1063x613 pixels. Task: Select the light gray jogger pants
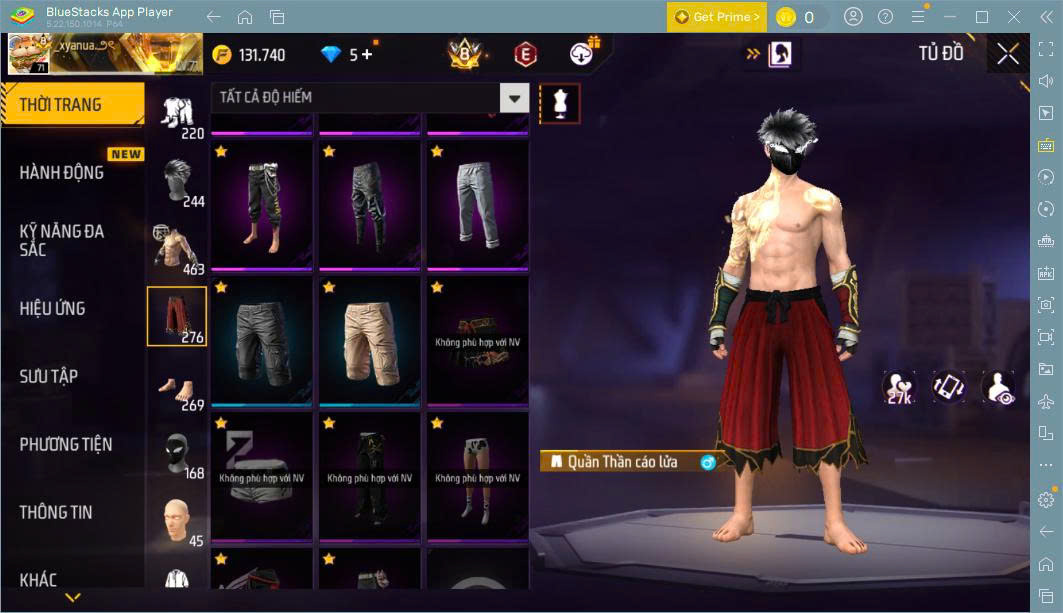tap(477, 205)
